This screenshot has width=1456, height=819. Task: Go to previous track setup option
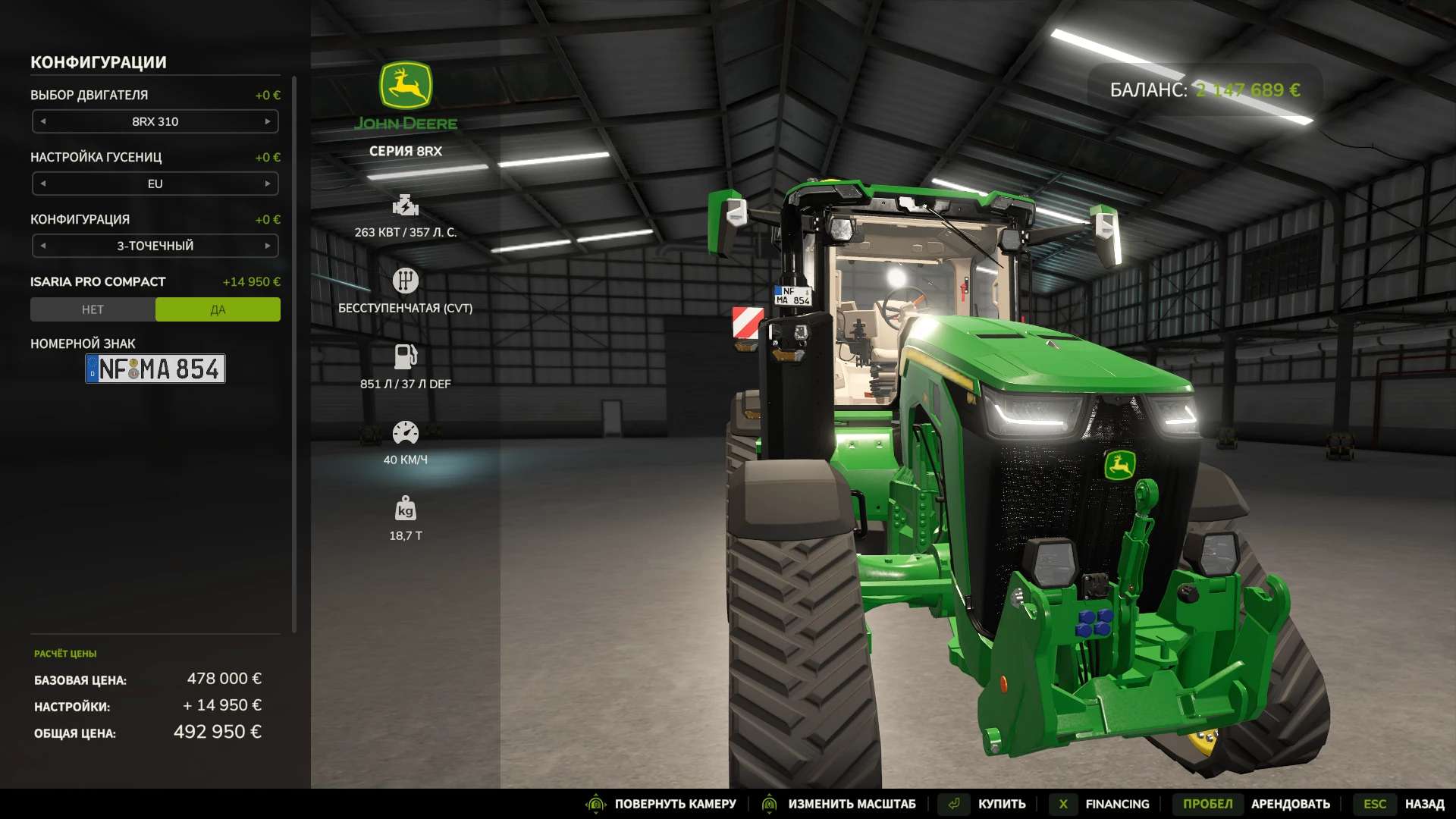click(43, 184)
